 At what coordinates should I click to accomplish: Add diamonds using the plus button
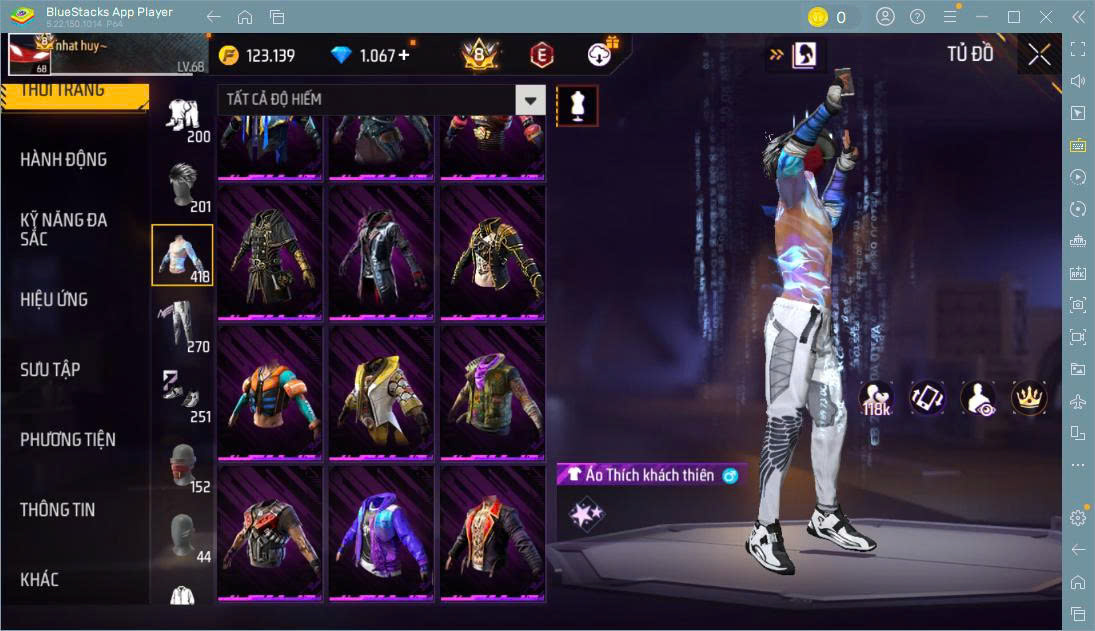click(404, 55)
